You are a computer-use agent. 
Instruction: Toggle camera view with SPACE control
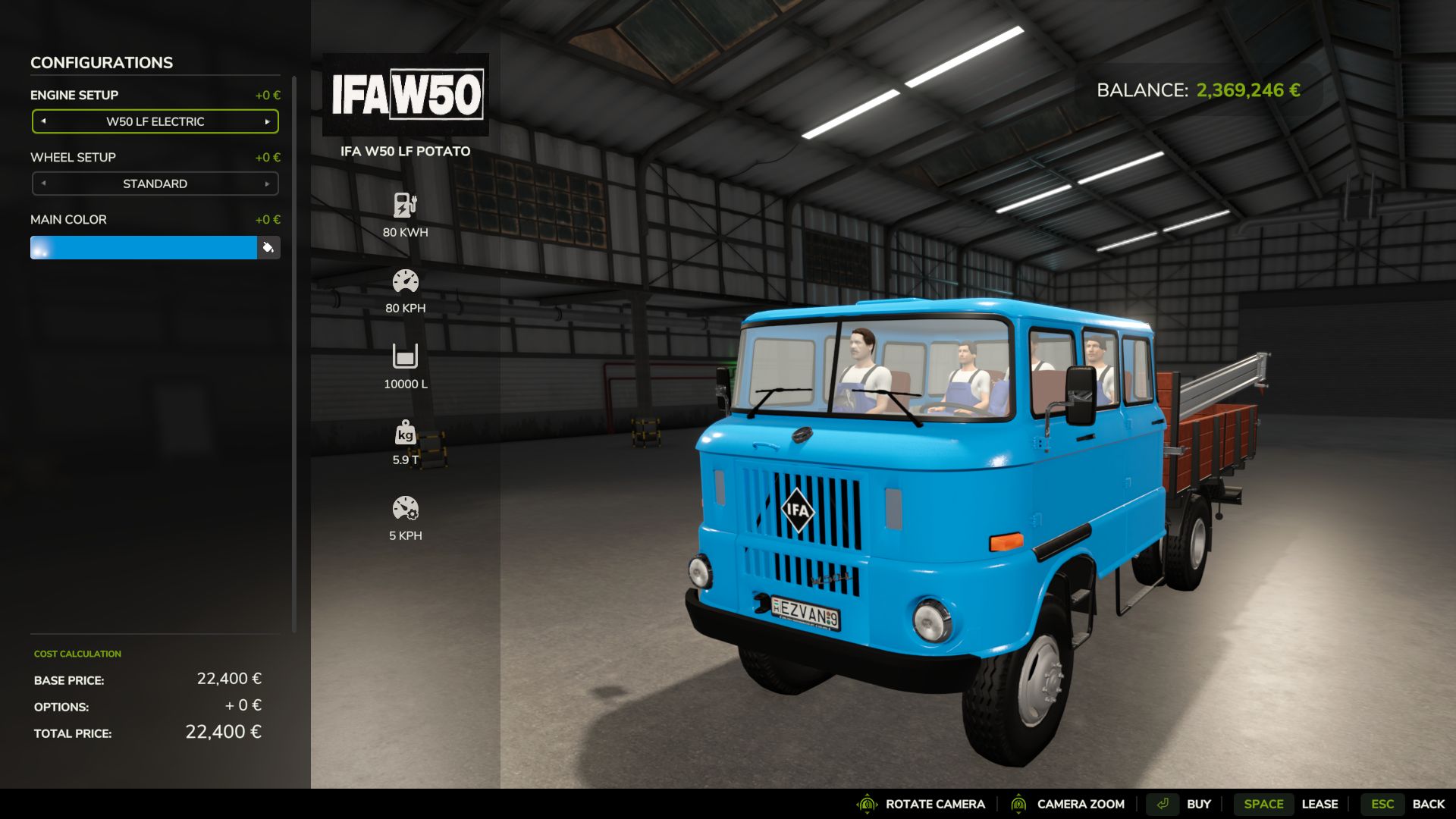pos(1263,804)
